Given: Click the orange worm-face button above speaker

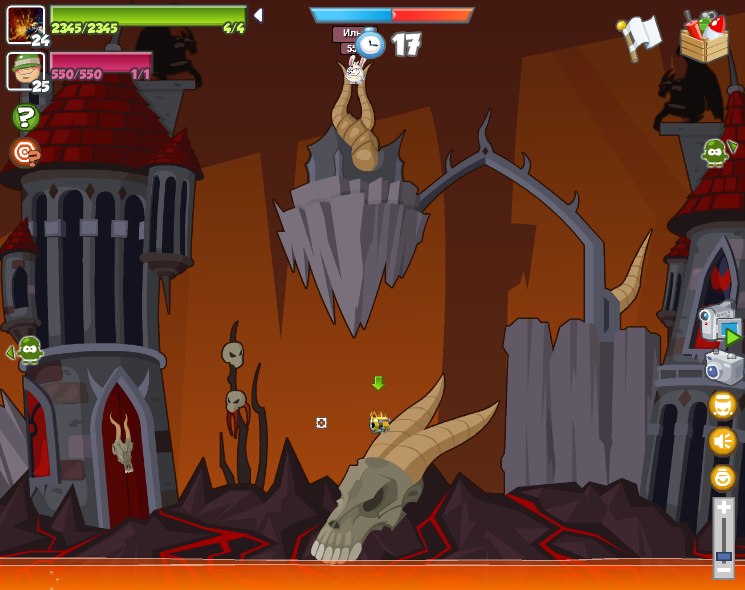Looking at the screenshot, I should [x=722, y=405].
